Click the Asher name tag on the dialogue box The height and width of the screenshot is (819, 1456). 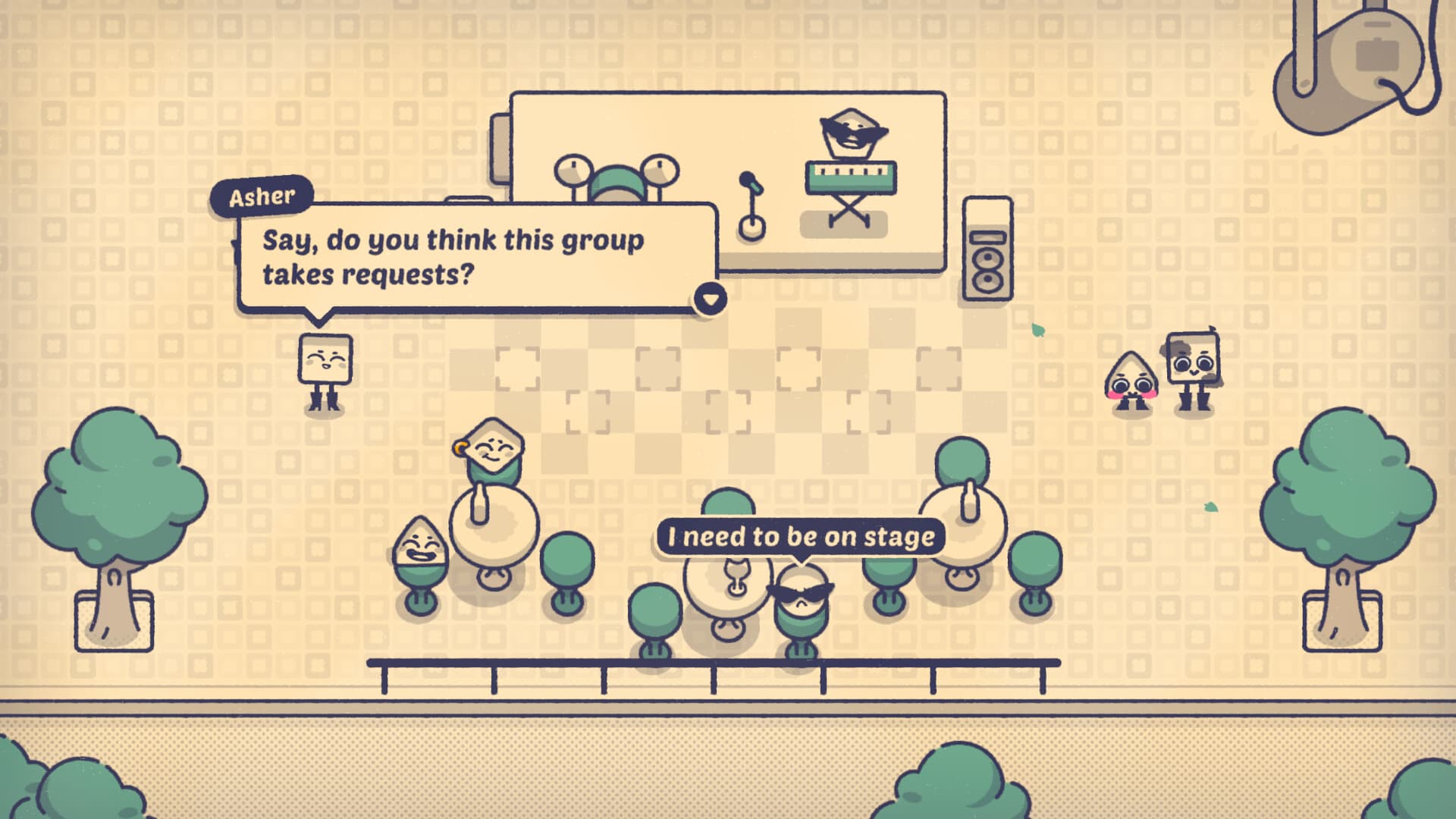click(262, 196)
